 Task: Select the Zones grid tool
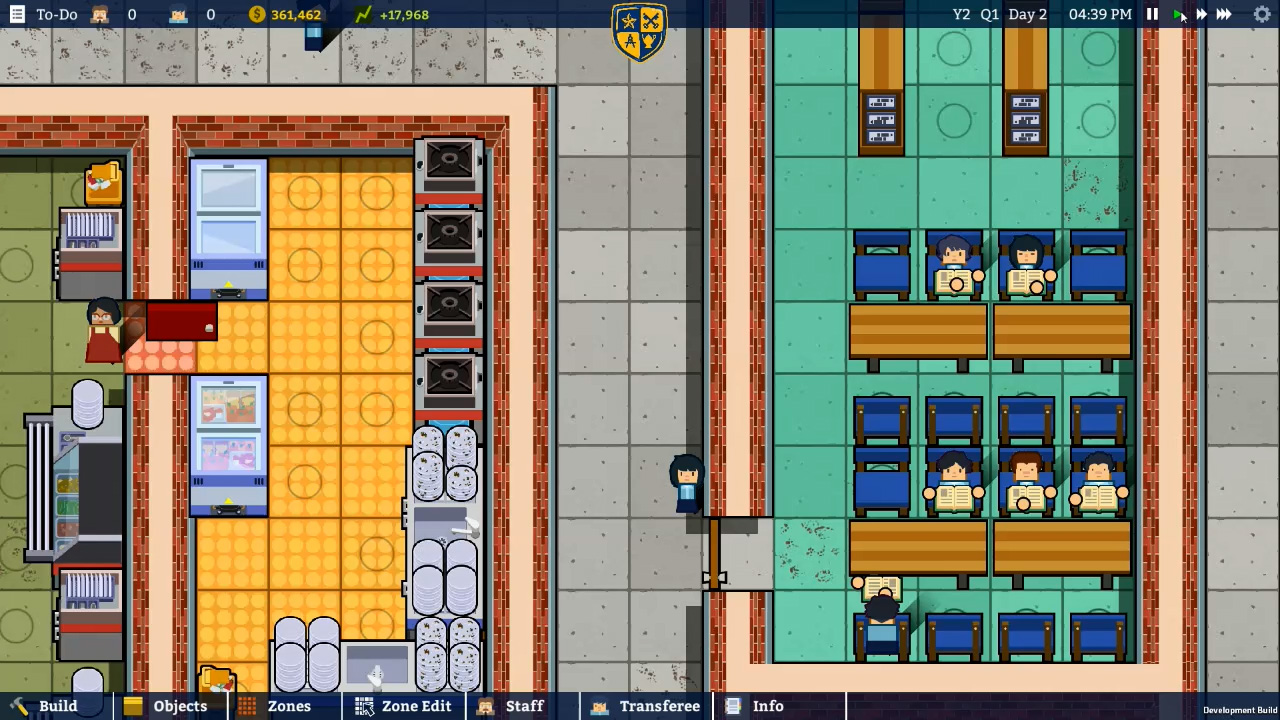[x=276, y=706]
